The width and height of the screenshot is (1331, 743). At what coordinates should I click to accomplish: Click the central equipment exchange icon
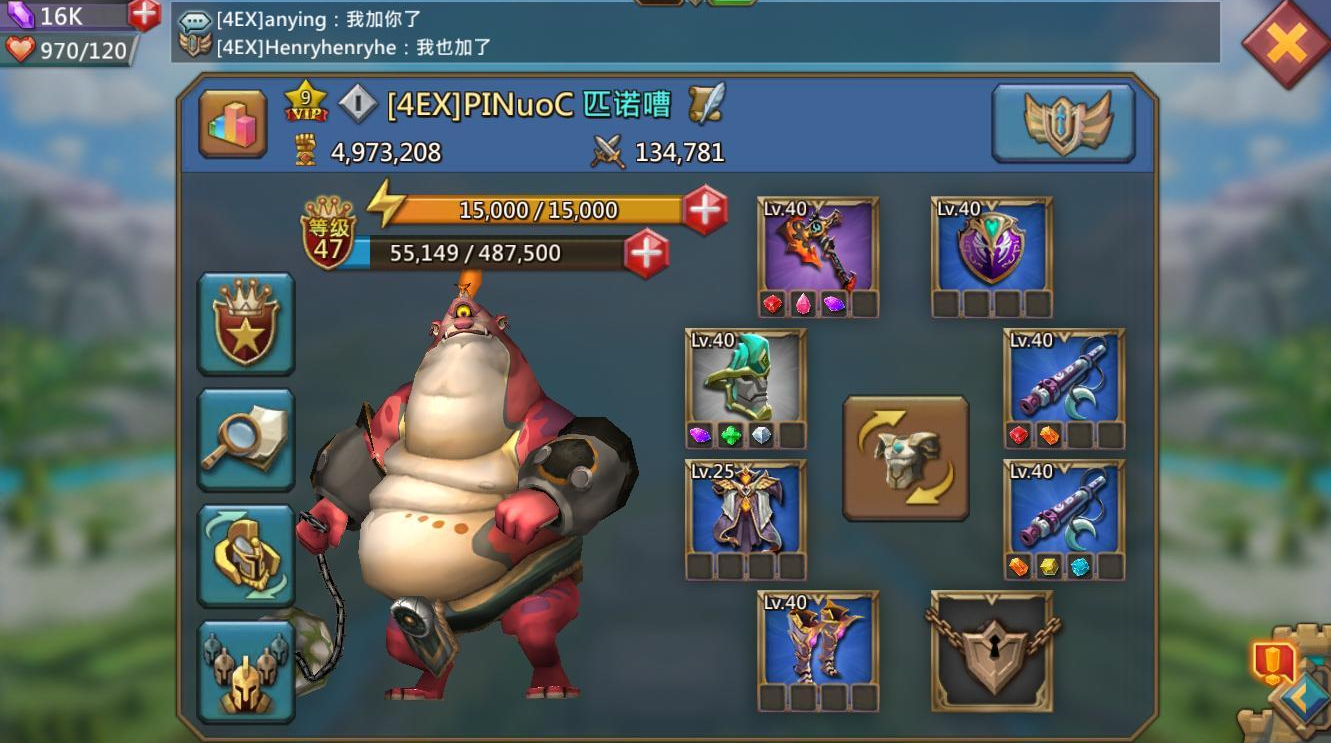pyautogui.click(x=905, y=459)
